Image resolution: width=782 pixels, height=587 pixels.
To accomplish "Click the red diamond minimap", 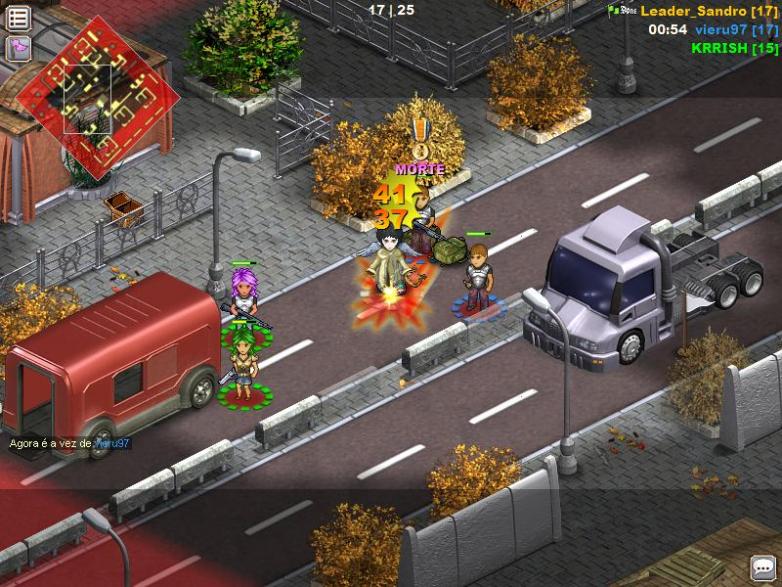I will [97, 96].
